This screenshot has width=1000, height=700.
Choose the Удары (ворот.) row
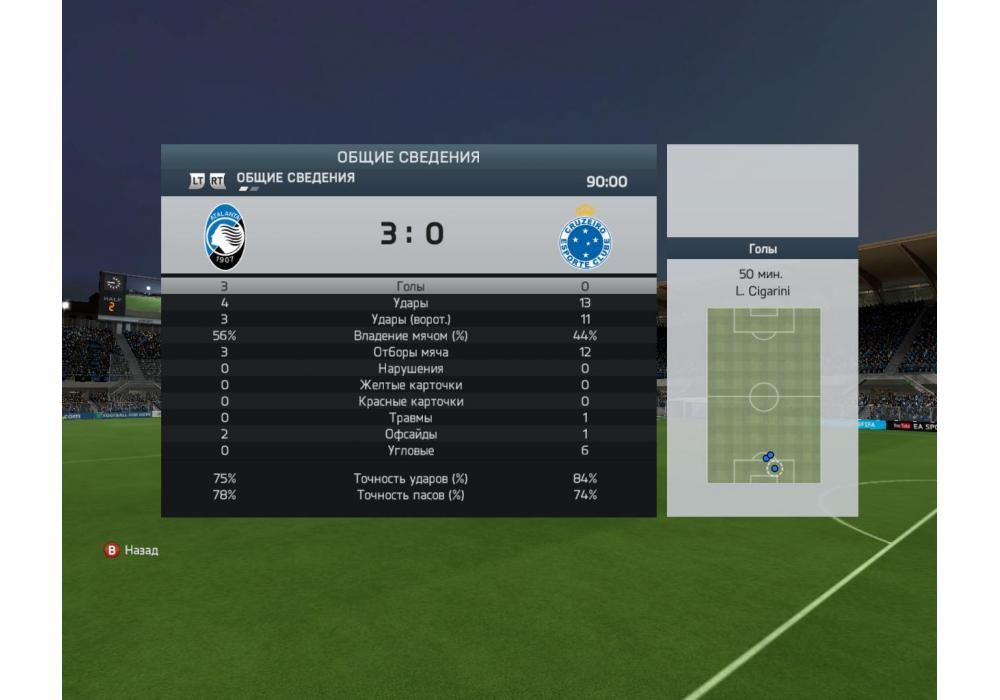click(410, 319)
